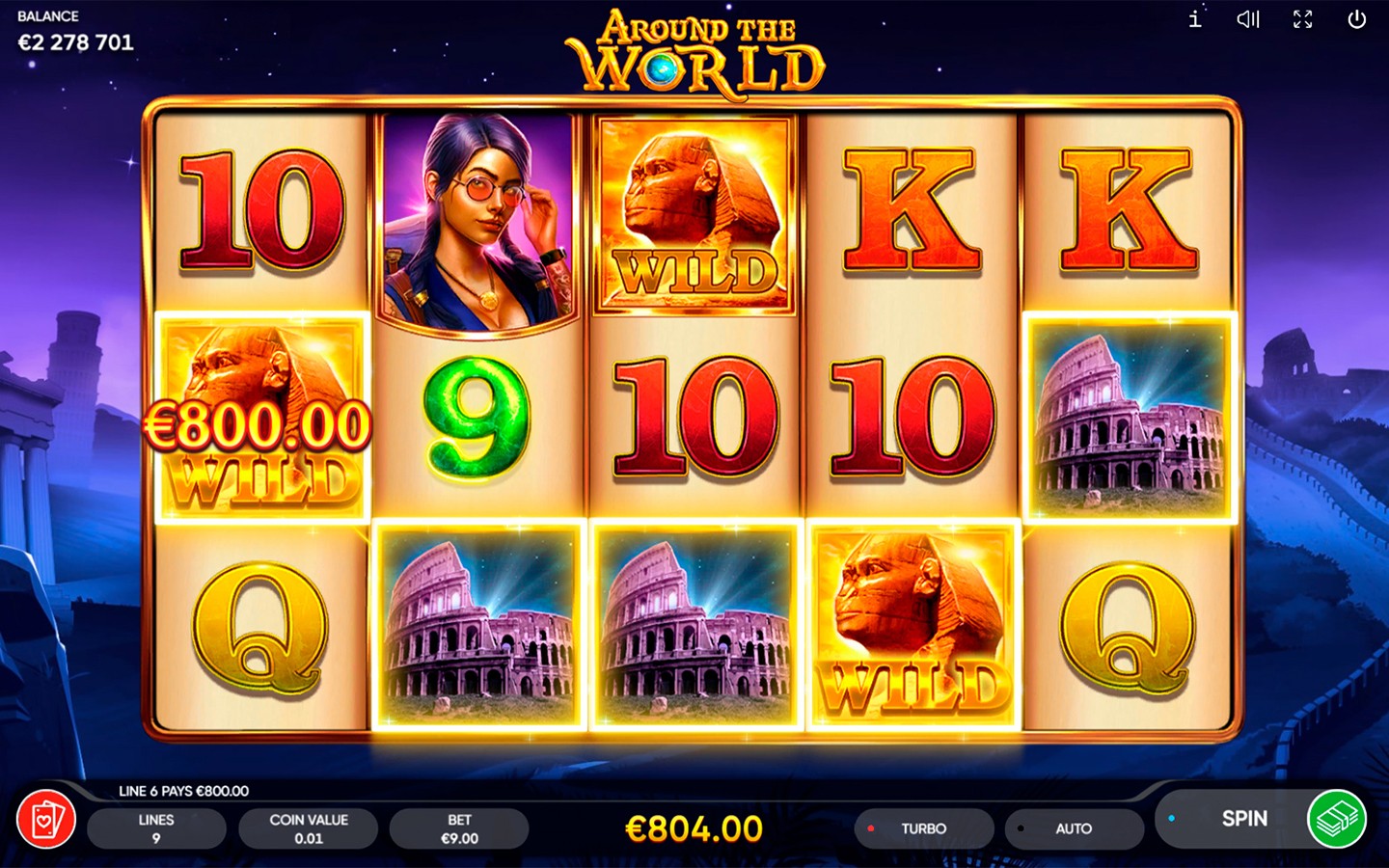Image resolution: width=1389 pixels, height=868 pixels.
Task: Adjust the Coin Value setting
Action: [x=309, y=828]
